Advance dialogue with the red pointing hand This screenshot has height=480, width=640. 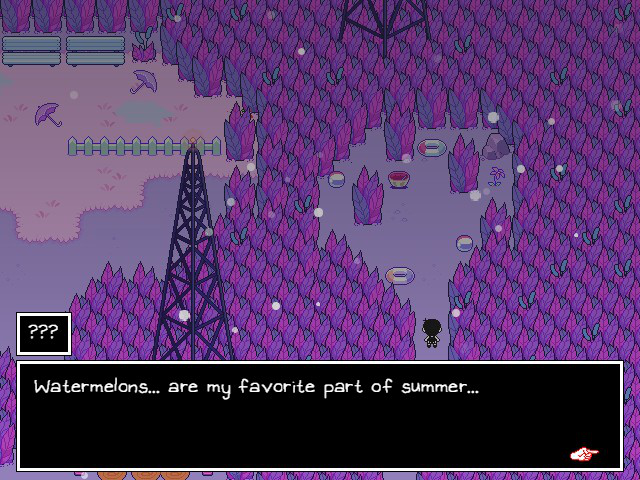(584, 454)
